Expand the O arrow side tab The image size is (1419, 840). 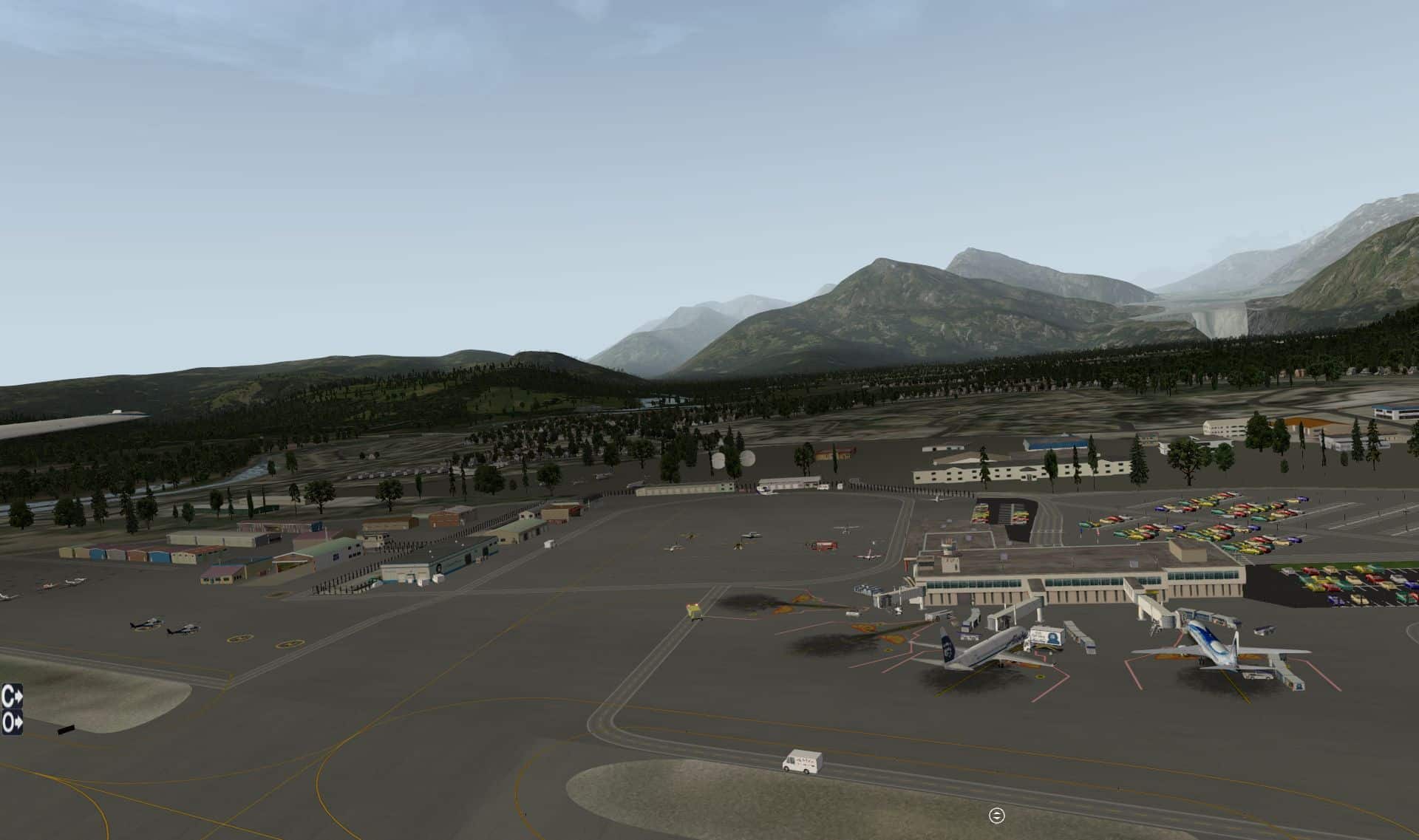coord(12,722)
